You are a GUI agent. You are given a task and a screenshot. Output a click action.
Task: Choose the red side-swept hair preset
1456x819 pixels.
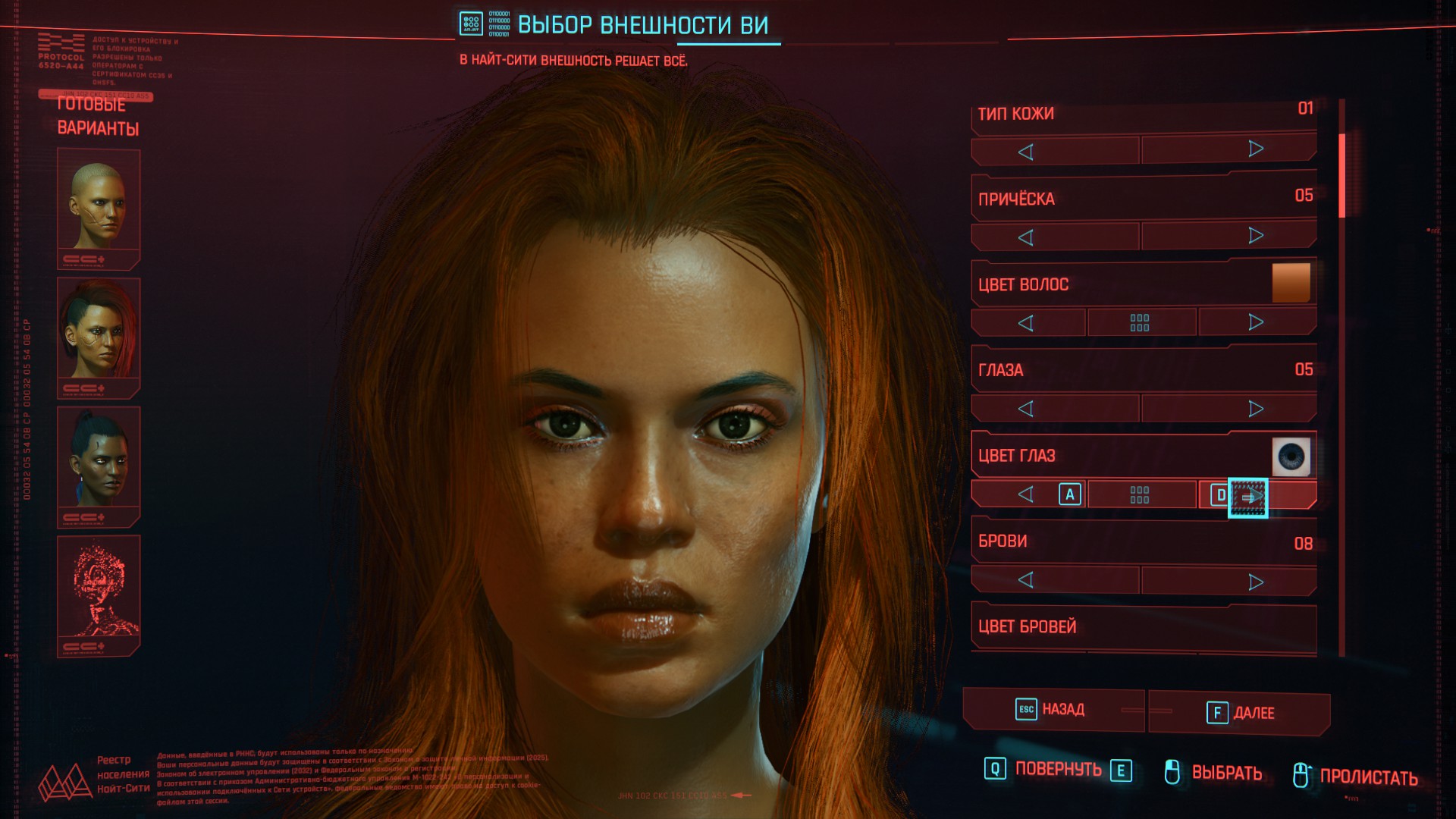pyautogui.click(x=99, y=335)
